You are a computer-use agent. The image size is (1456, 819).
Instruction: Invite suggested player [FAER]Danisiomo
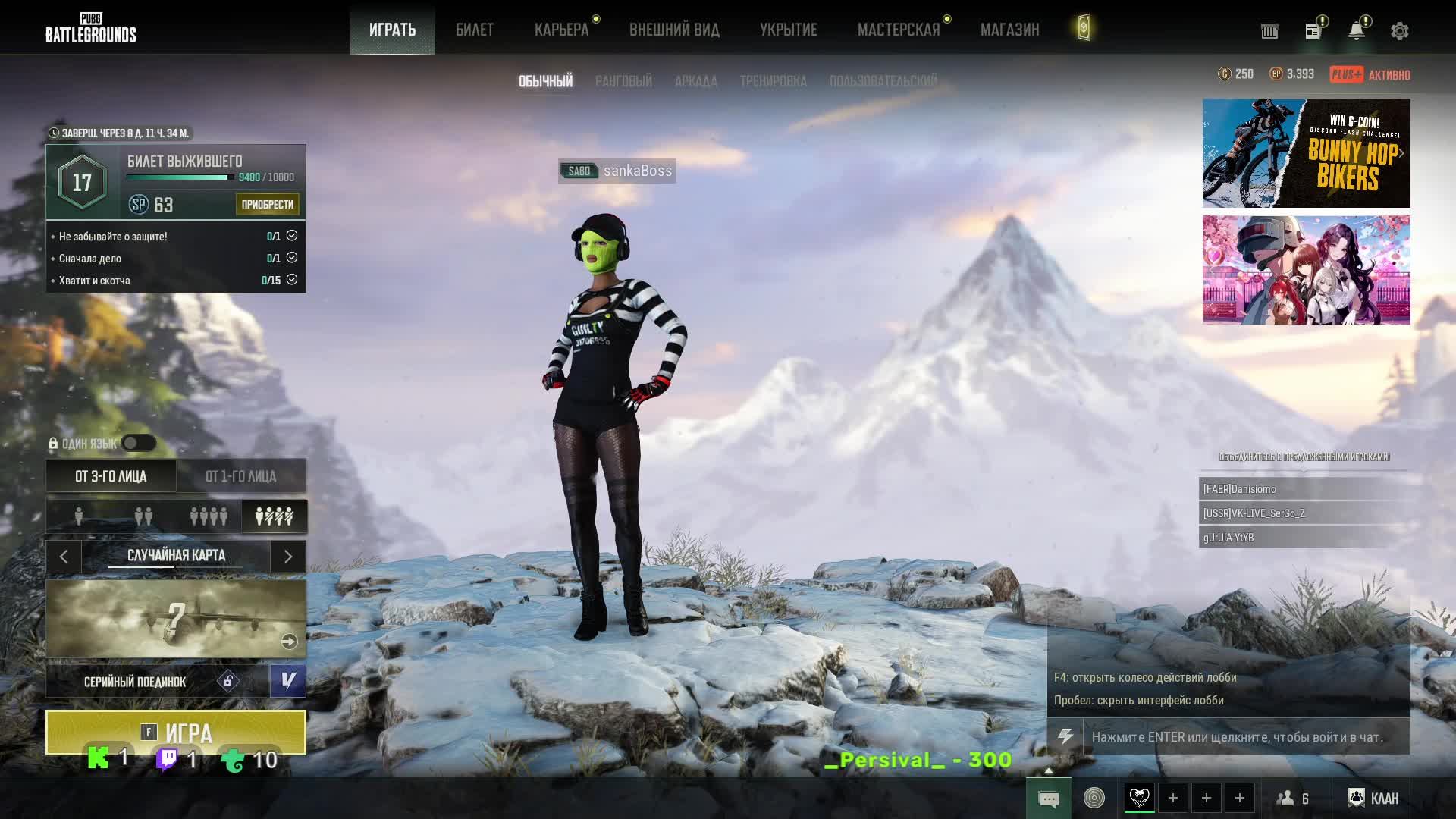coord(1303,489)
